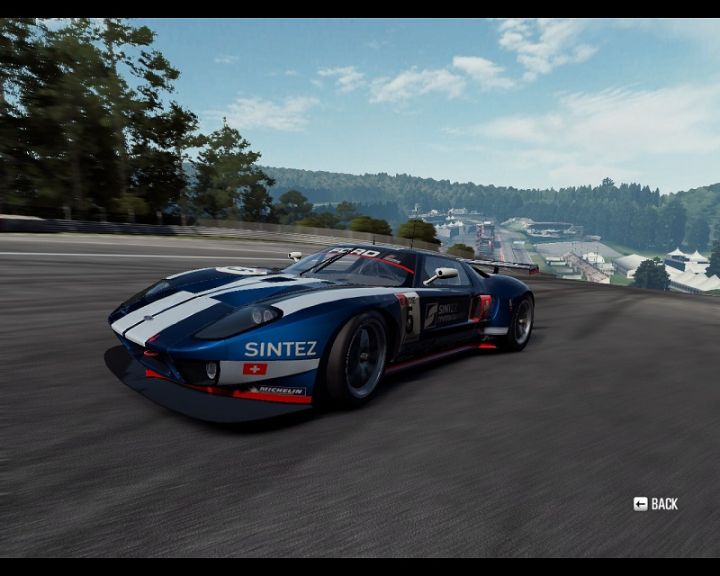Go back using the Back button
The image size is (720, 576).
656,504
